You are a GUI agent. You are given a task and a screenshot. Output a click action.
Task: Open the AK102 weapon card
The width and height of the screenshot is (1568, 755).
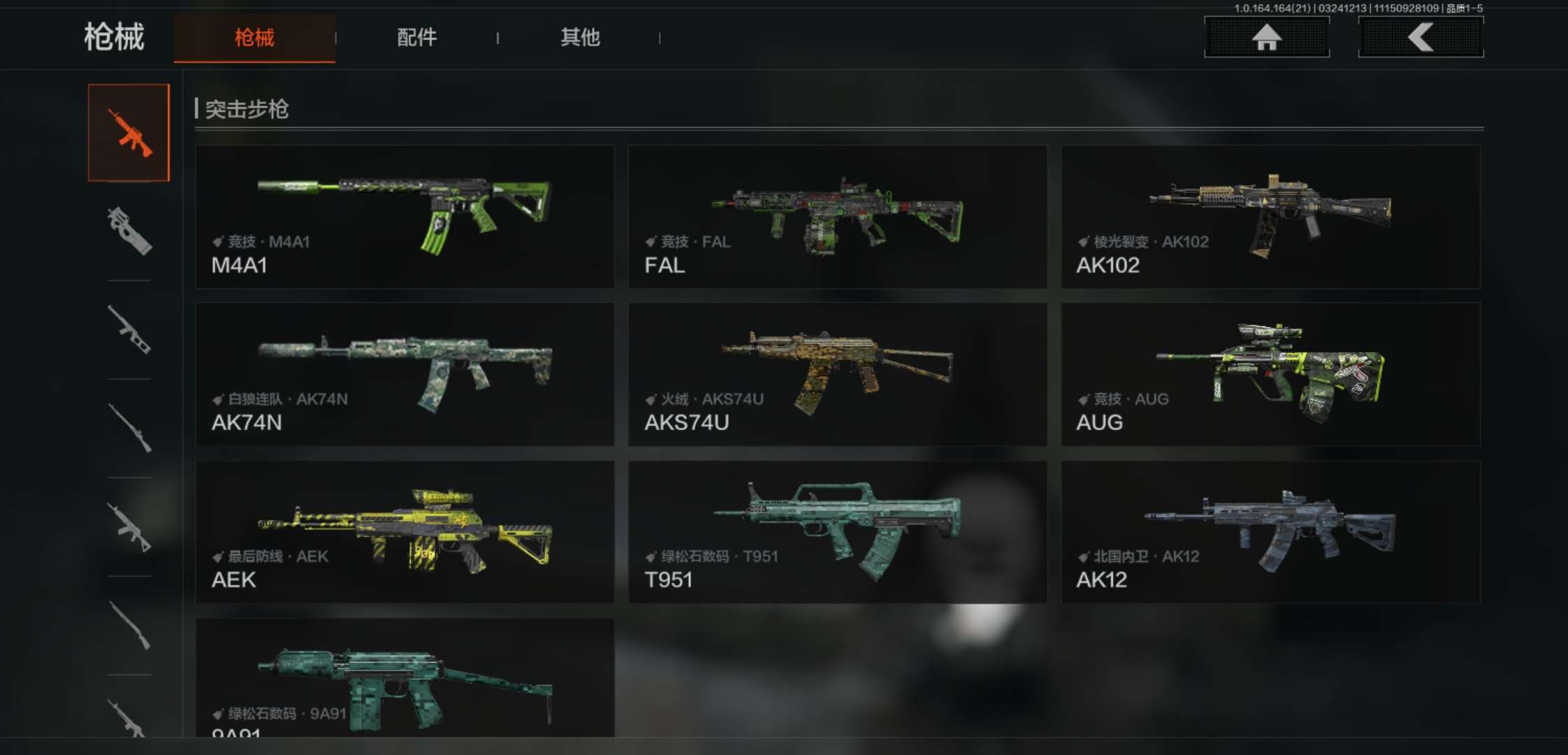coord(1270,217)
